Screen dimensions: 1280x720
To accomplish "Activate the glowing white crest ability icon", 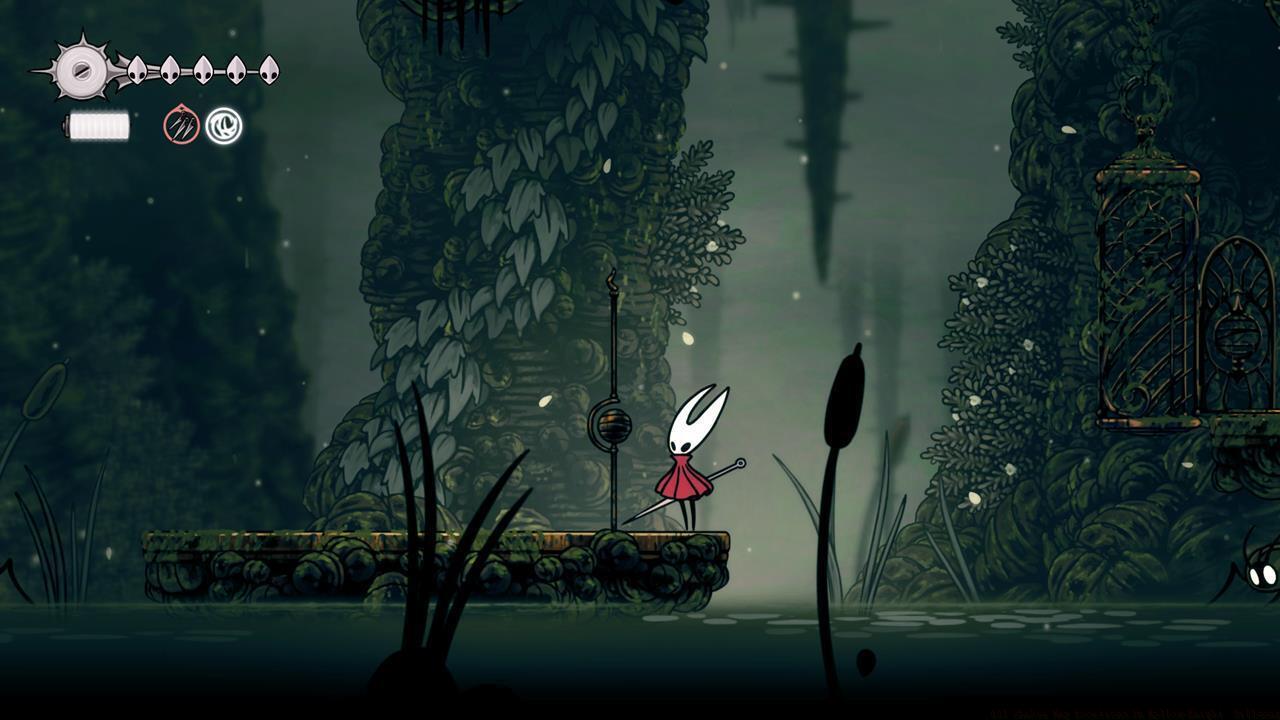I will click(x=223, y=125).
